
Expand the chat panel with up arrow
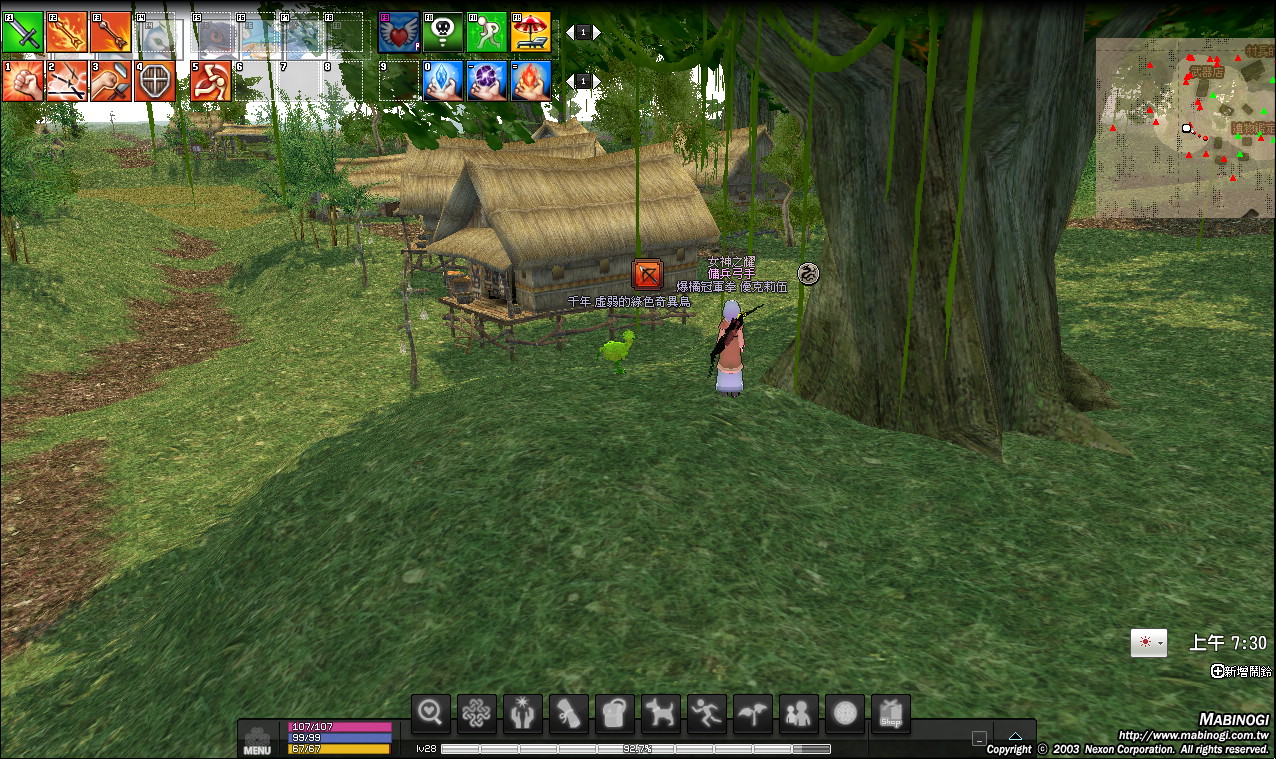pyautogui.click(x=1015, y=737)
